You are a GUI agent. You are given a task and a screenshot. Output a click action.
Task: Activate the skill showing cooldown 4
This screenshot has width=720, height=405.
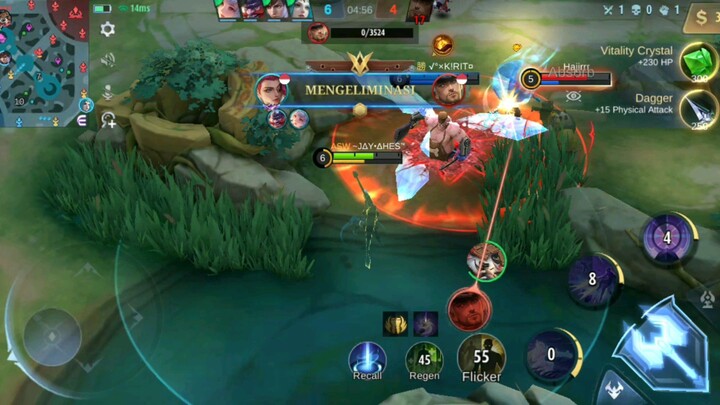pyautogui.click(x=667, y=238)
